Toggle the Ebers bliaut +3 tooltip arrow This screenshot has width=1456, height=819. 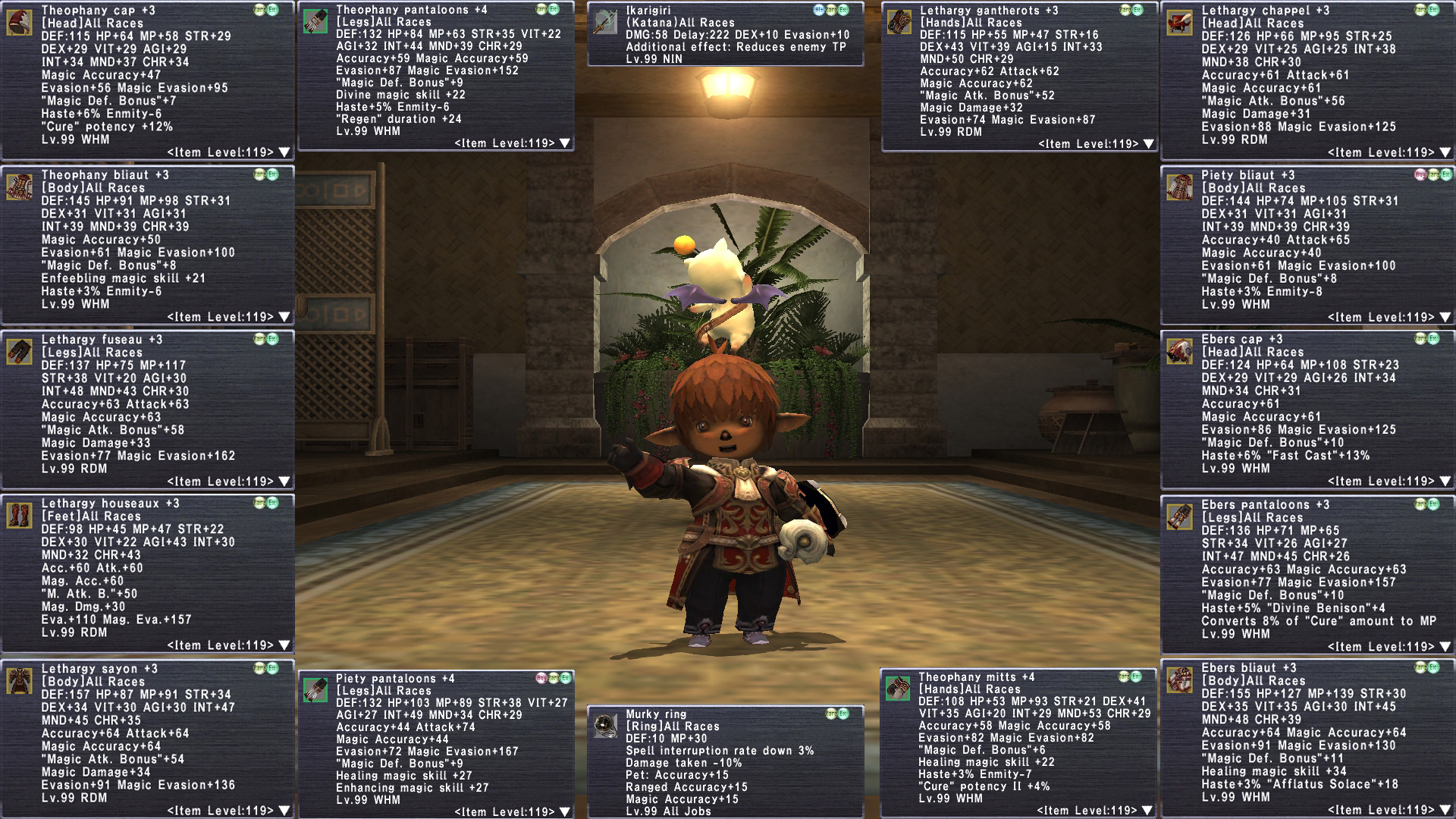[1445, 811]
